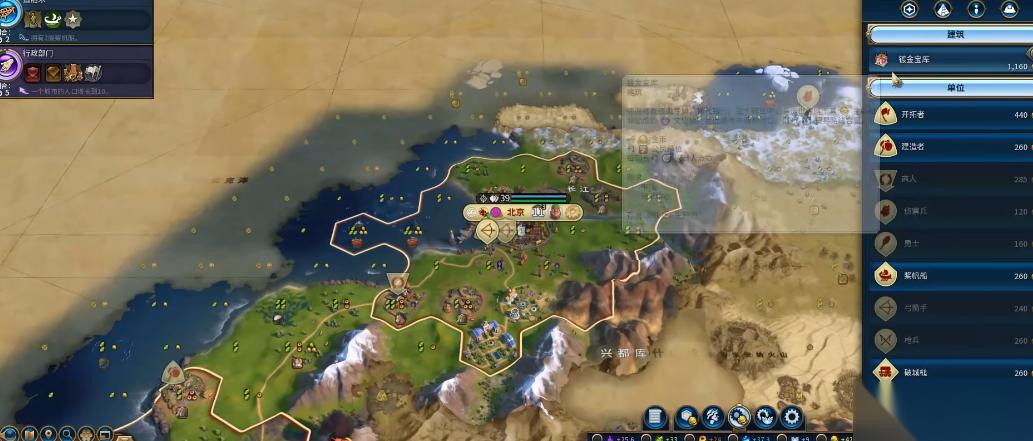
Task: Click the purple civic research circle icon
Action: 11,66
